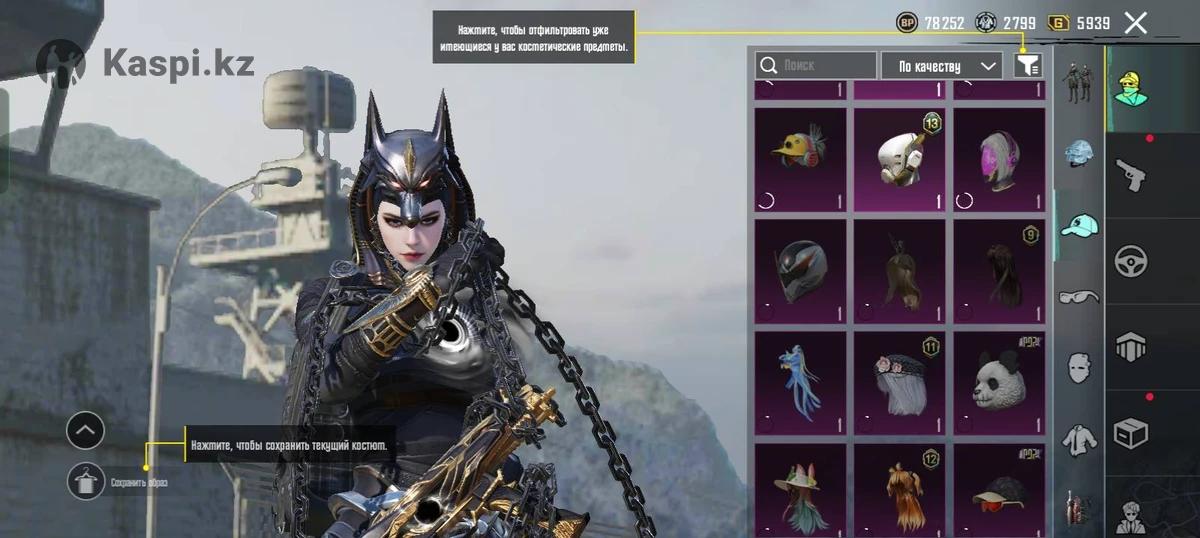The image size is (1200, 538).
Task: Select the orange curly hair item
Action: [x=899, y=488]
